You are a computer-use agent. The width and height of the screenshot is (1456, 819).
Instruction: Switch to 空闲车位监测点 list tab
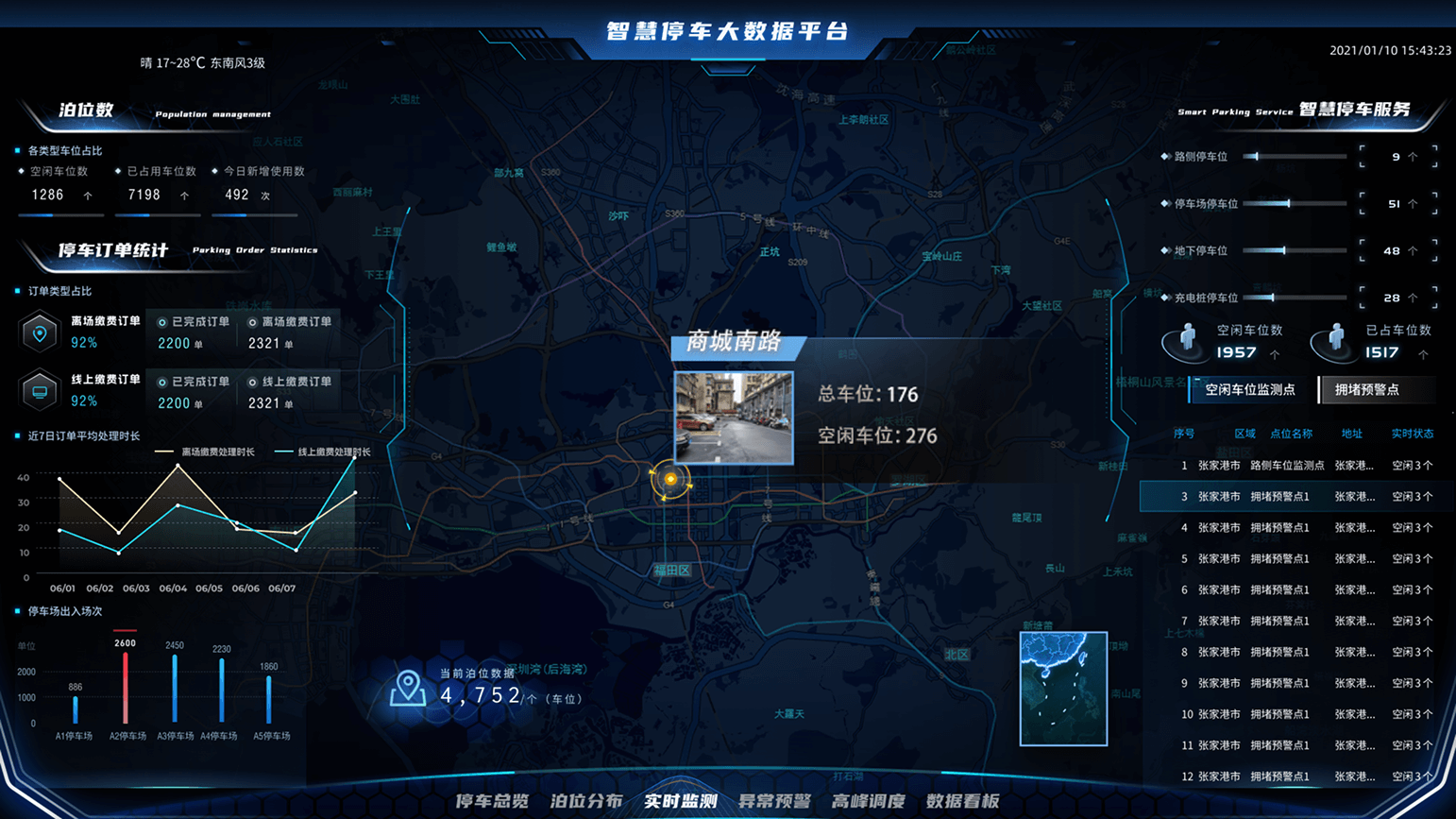(x=1249, y=389)
